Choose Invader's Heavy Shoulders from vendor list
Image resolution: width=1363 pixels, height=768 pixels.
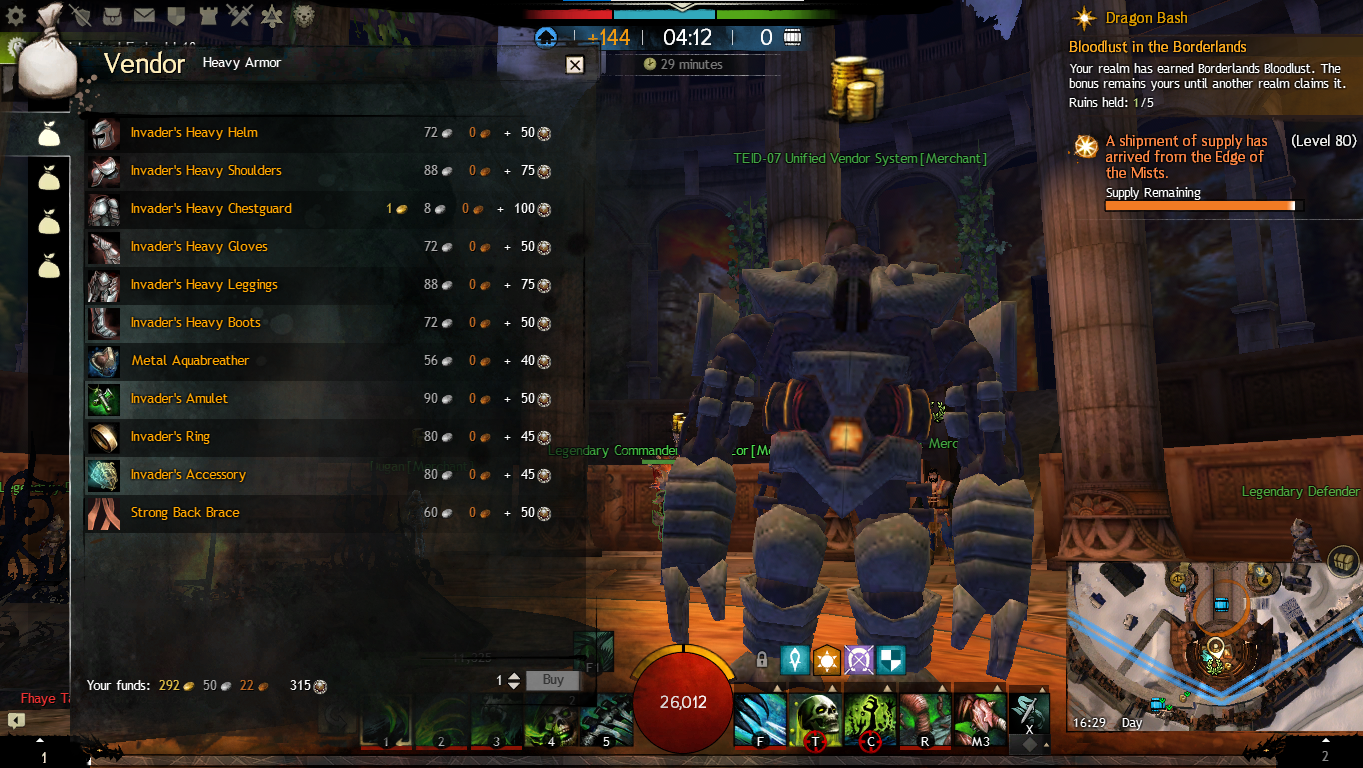pos(206,171)
